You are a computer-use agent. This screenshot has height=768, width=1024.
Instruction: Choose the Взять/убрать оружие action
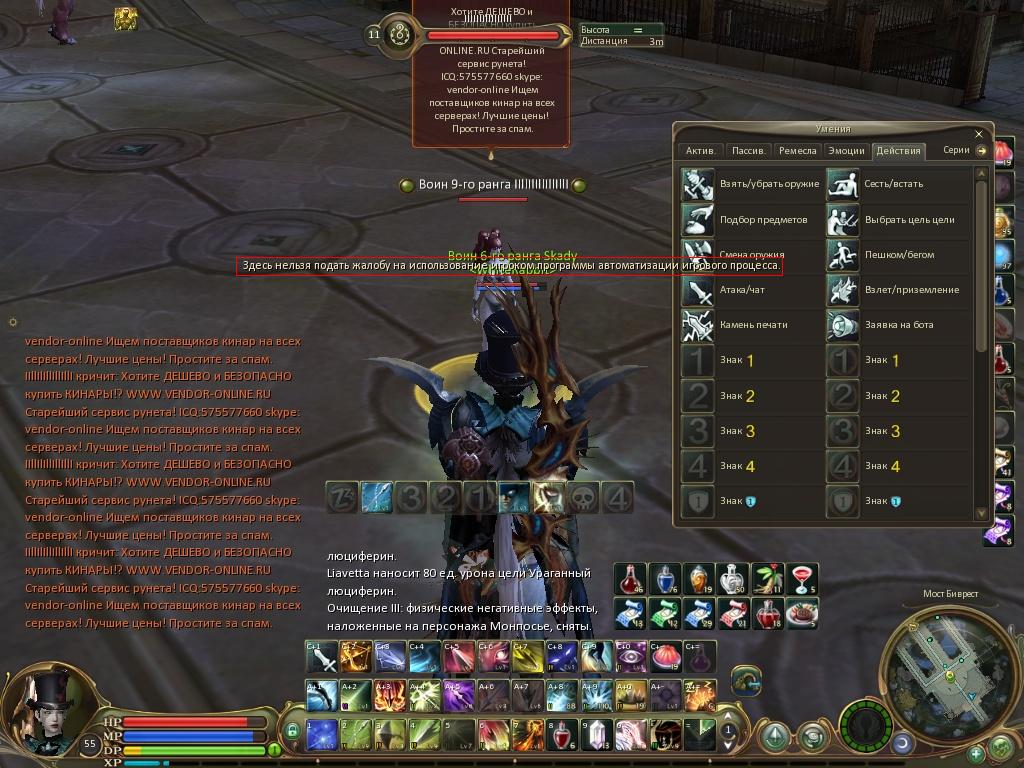point(697,184)
